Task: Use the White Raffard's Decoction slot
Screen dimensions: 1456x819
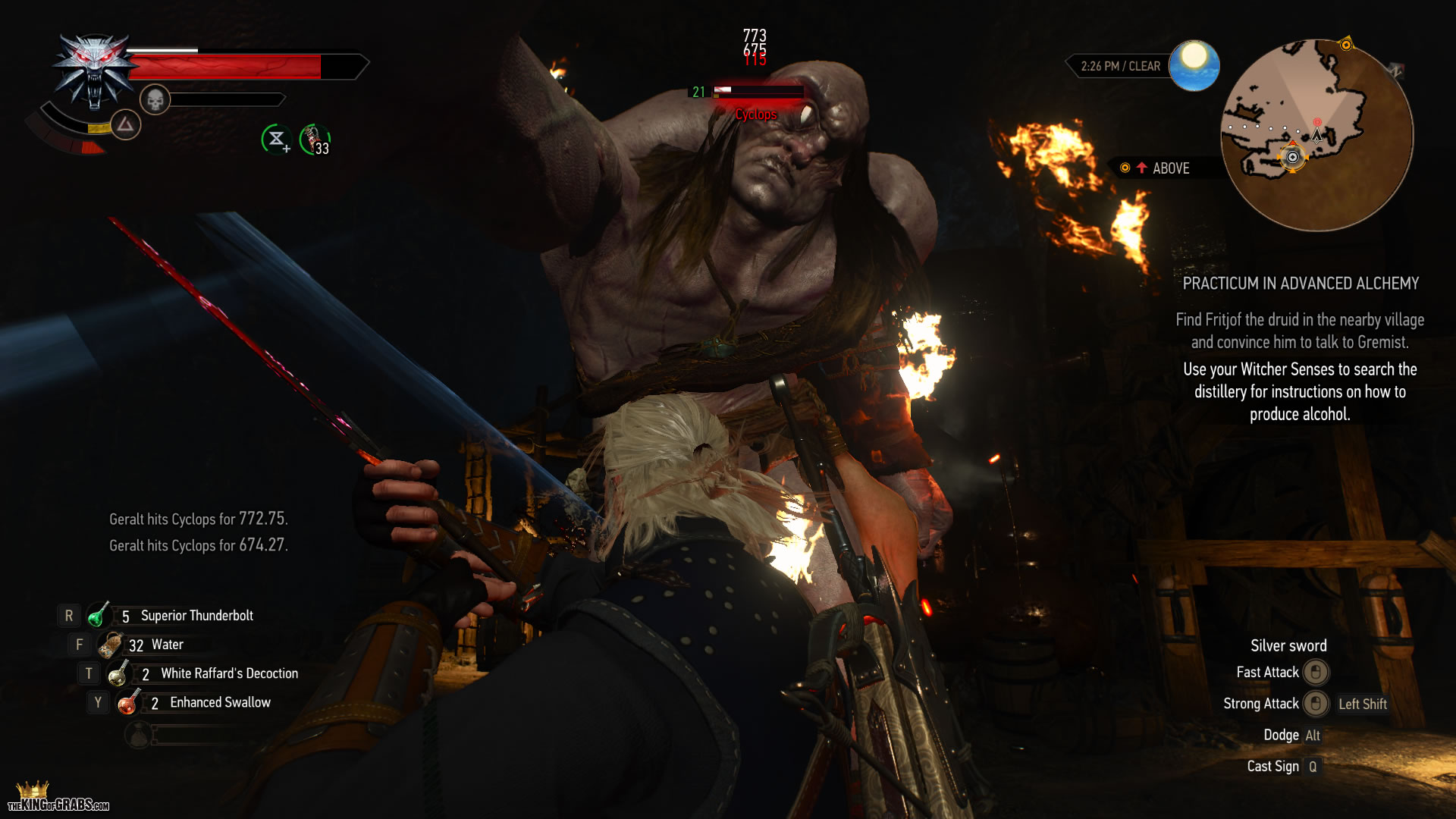Action: [118, 673]
